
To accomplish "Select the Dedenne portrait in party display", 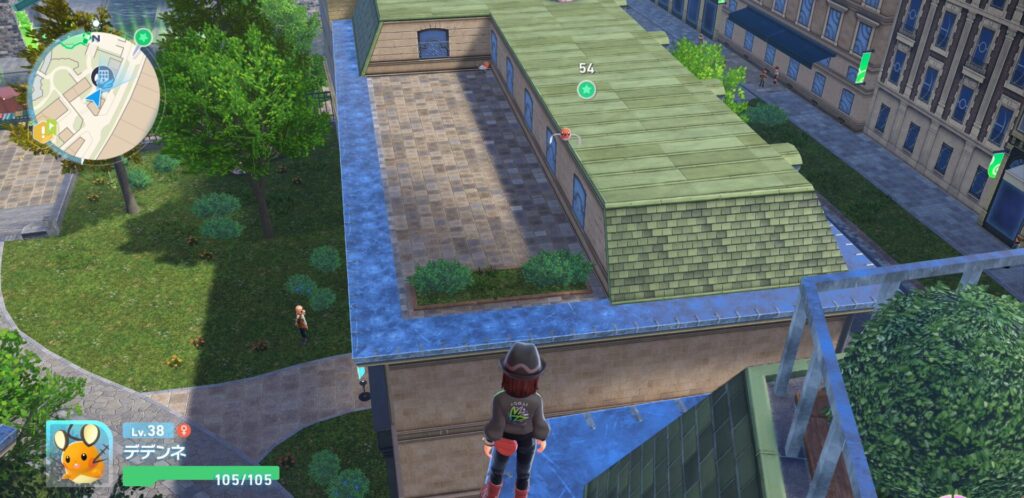I will (x=79, y=453).
